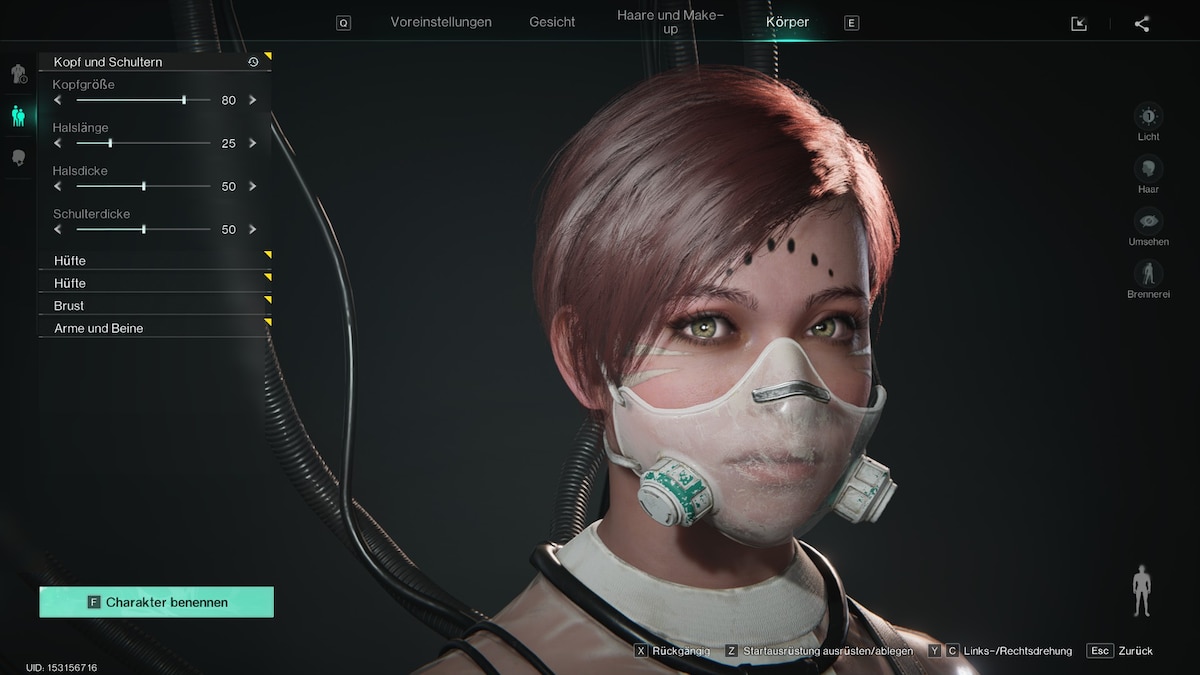Select the Haare und Make-up tab
The width and height of the screenshot is (1200, 675).
(670, 22)
